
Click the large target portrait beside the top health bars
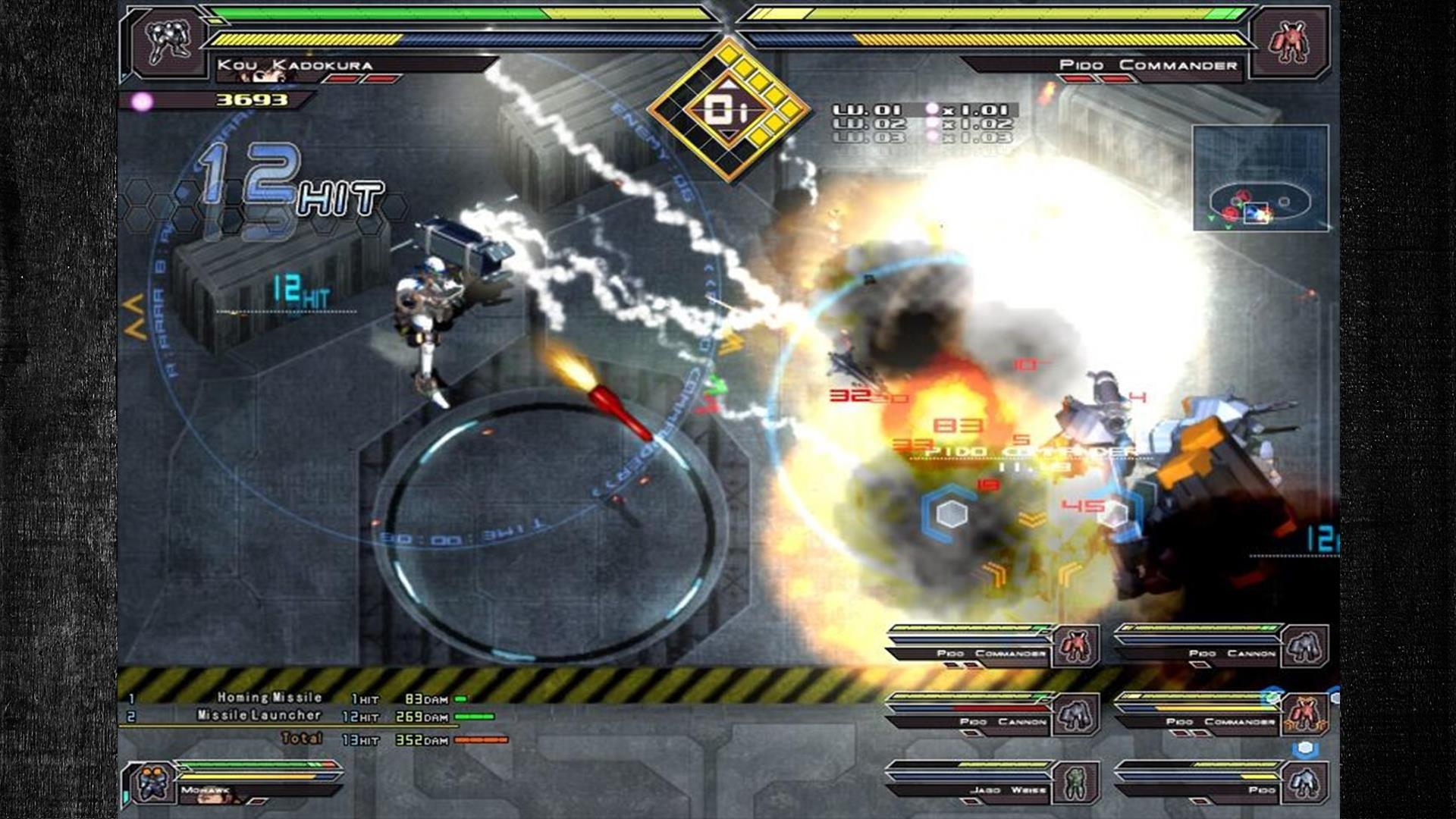pos(1289,42)
